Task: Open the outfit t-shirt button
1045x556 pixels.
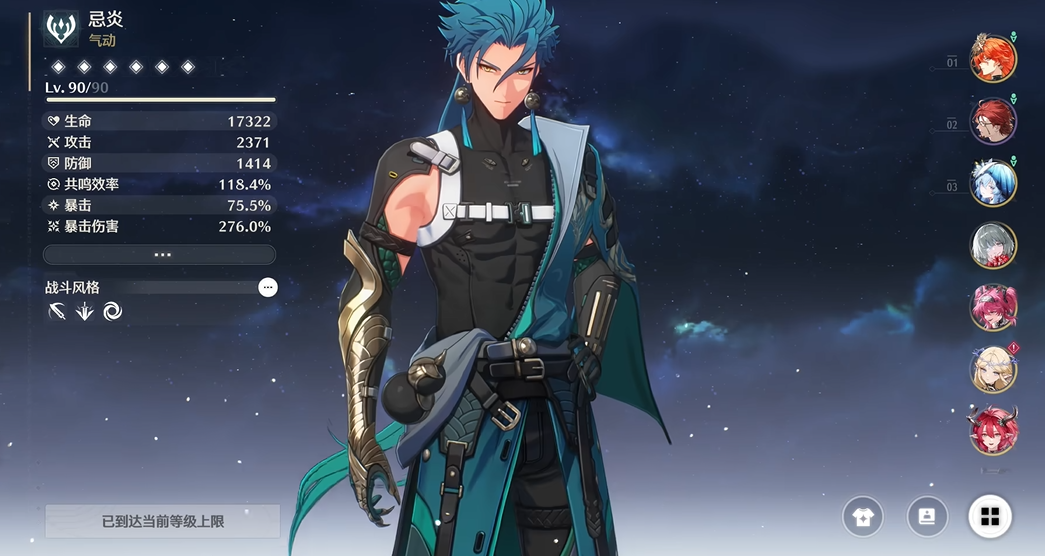Action: click(x=862, y=516)
